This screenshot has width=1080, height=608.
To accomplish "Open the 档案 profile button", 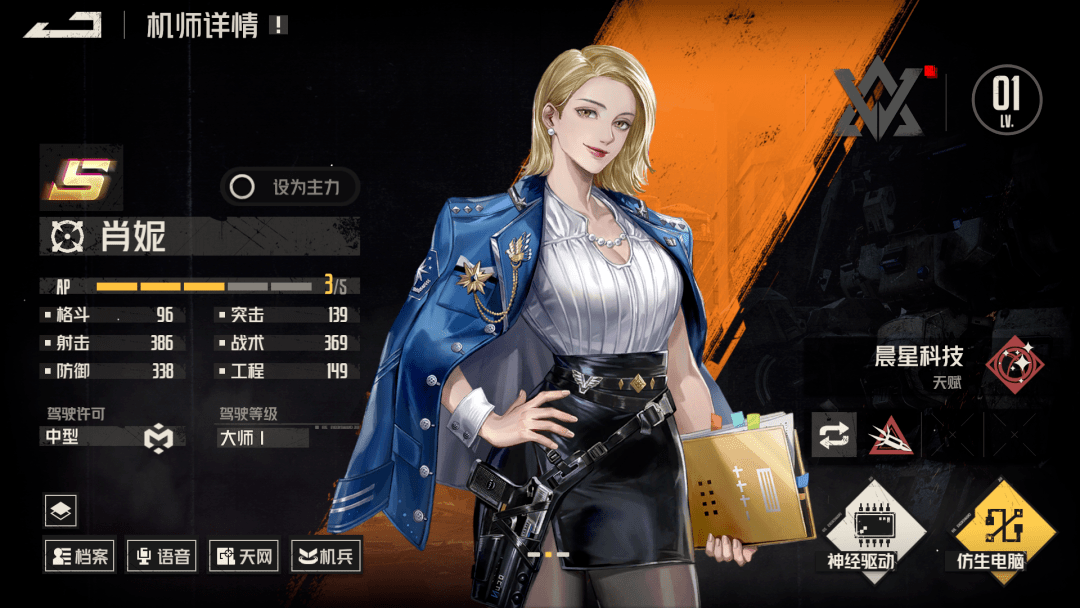I will (x=78, y=556).
